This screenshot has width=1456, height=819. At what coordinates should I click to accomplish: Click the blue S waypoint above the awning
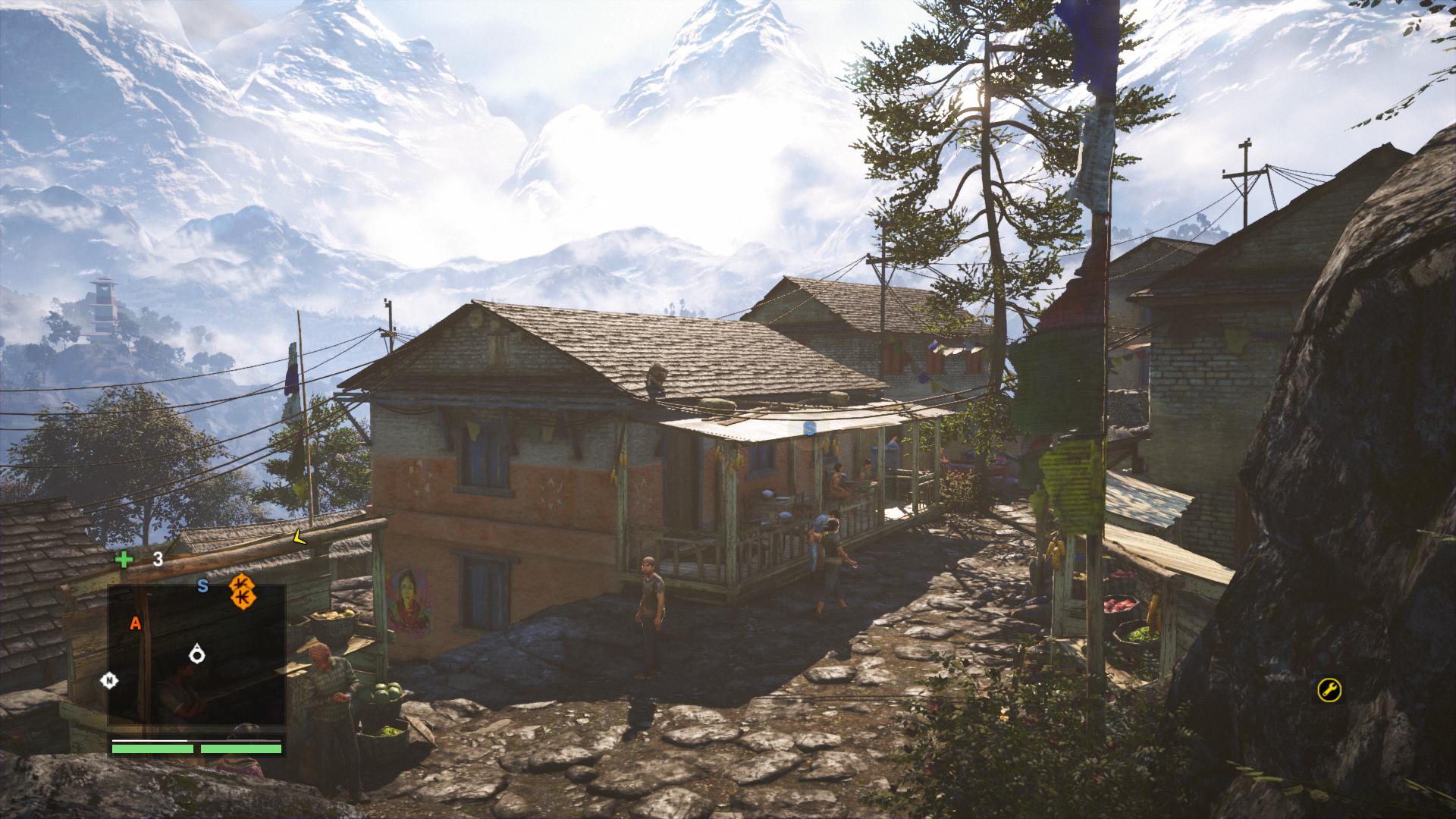click(x=809, y=428)
